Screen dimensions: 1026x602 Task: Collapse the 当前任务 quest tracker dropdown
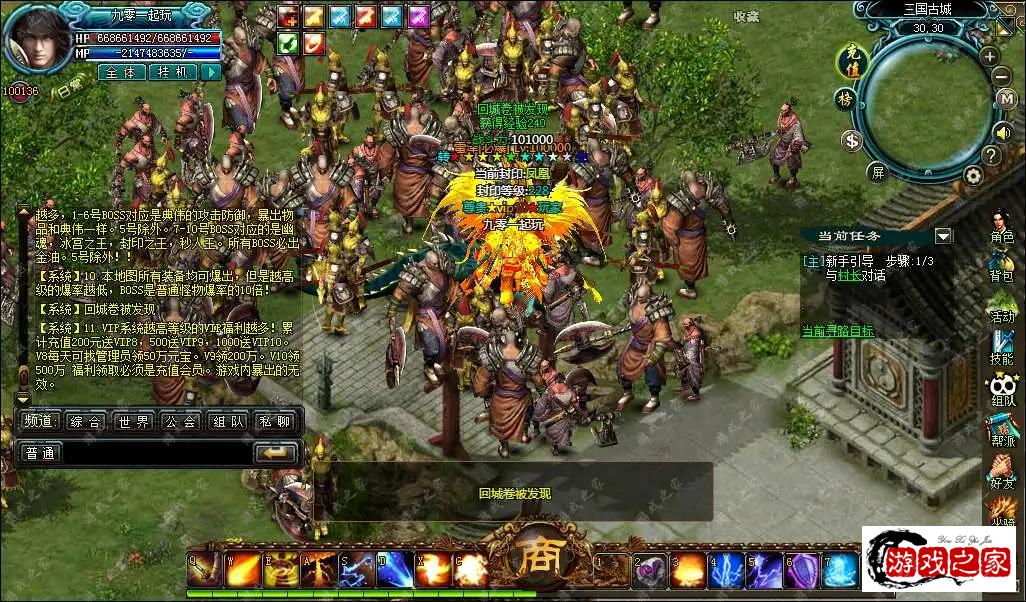coord(943,236)
